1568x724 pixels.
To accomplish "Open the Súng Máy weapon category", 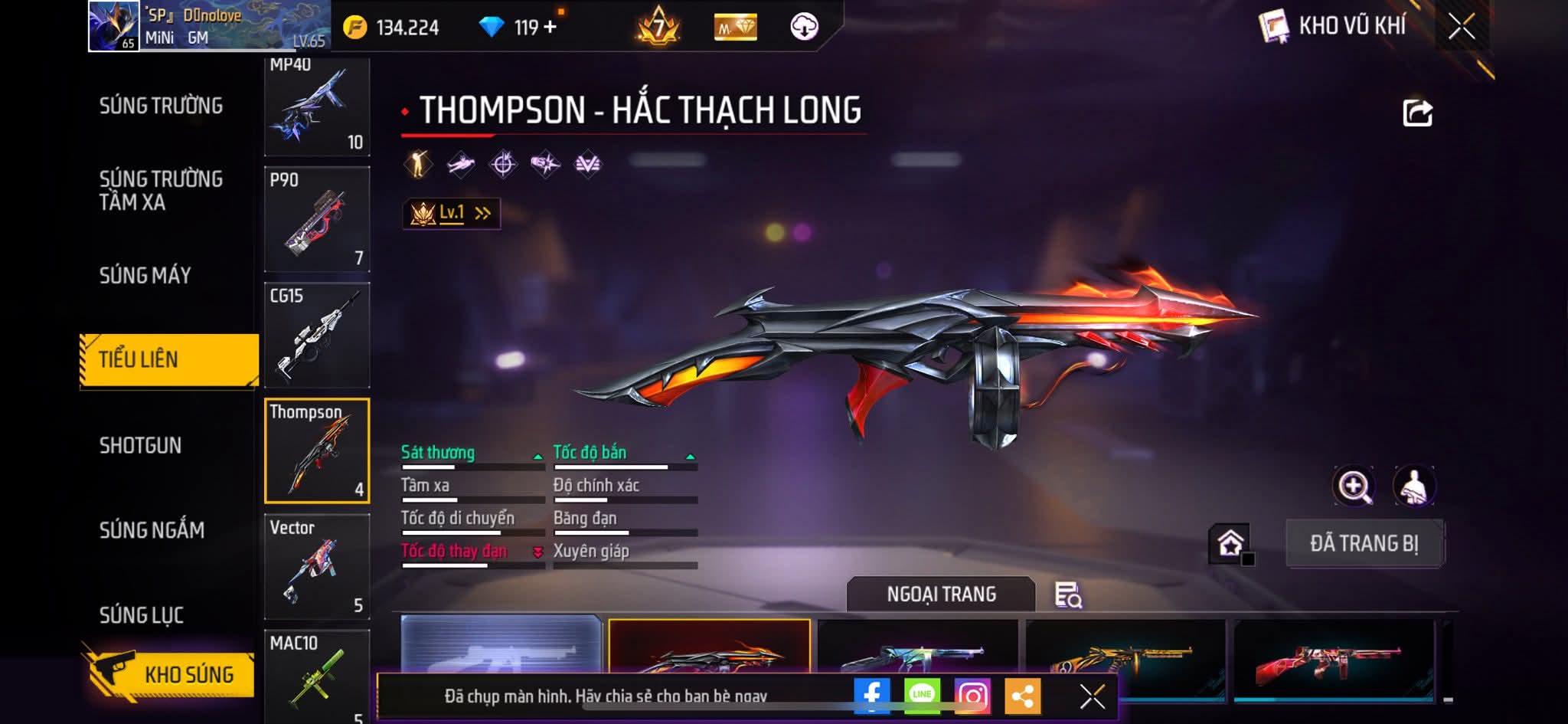I will coord(145,275).
